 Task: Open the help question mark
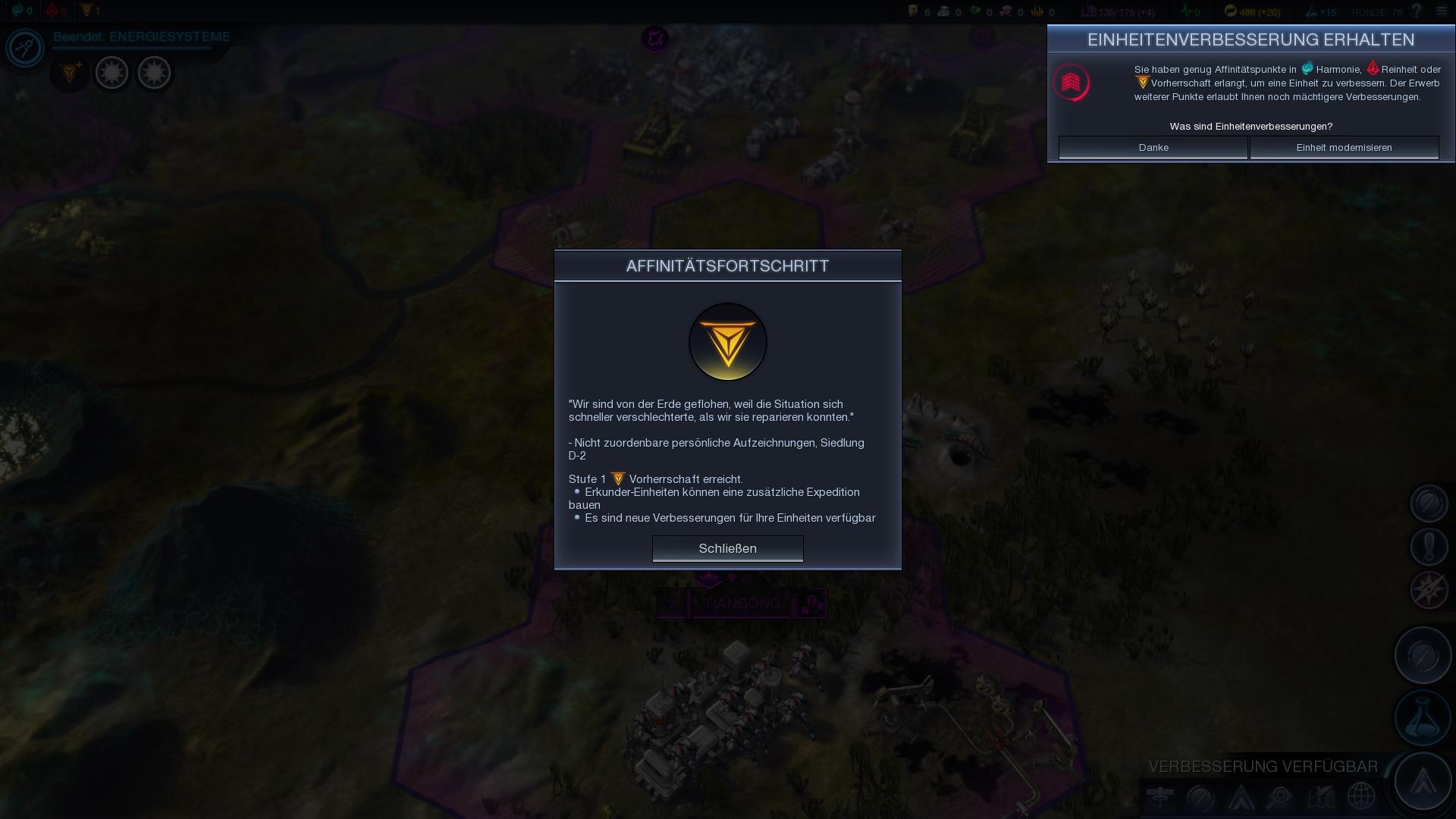pyautogui.click(x=1416, y=11)
